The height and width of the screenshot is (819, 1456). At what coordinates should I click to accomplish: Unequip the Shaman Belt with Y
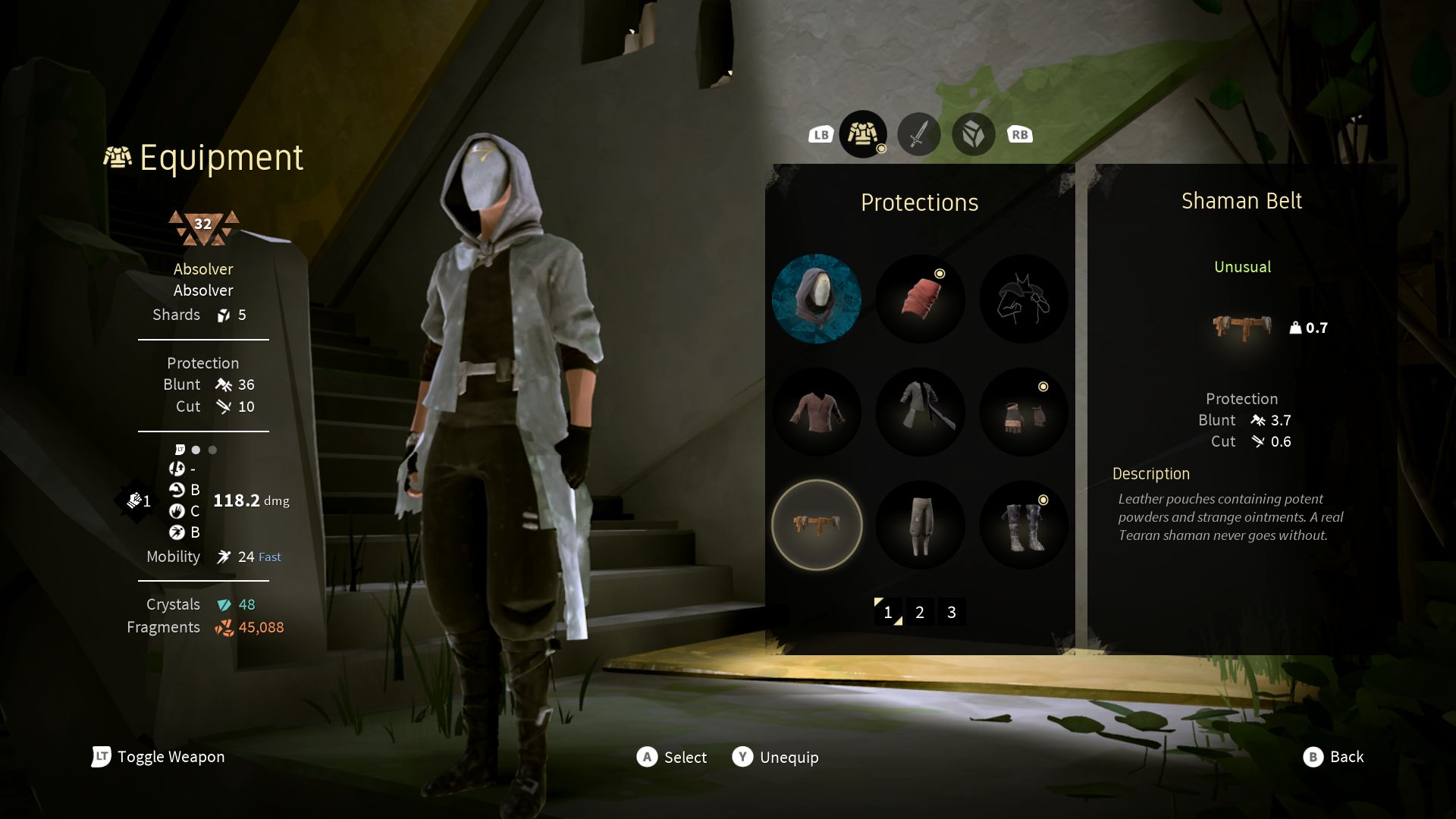(775, 757)
